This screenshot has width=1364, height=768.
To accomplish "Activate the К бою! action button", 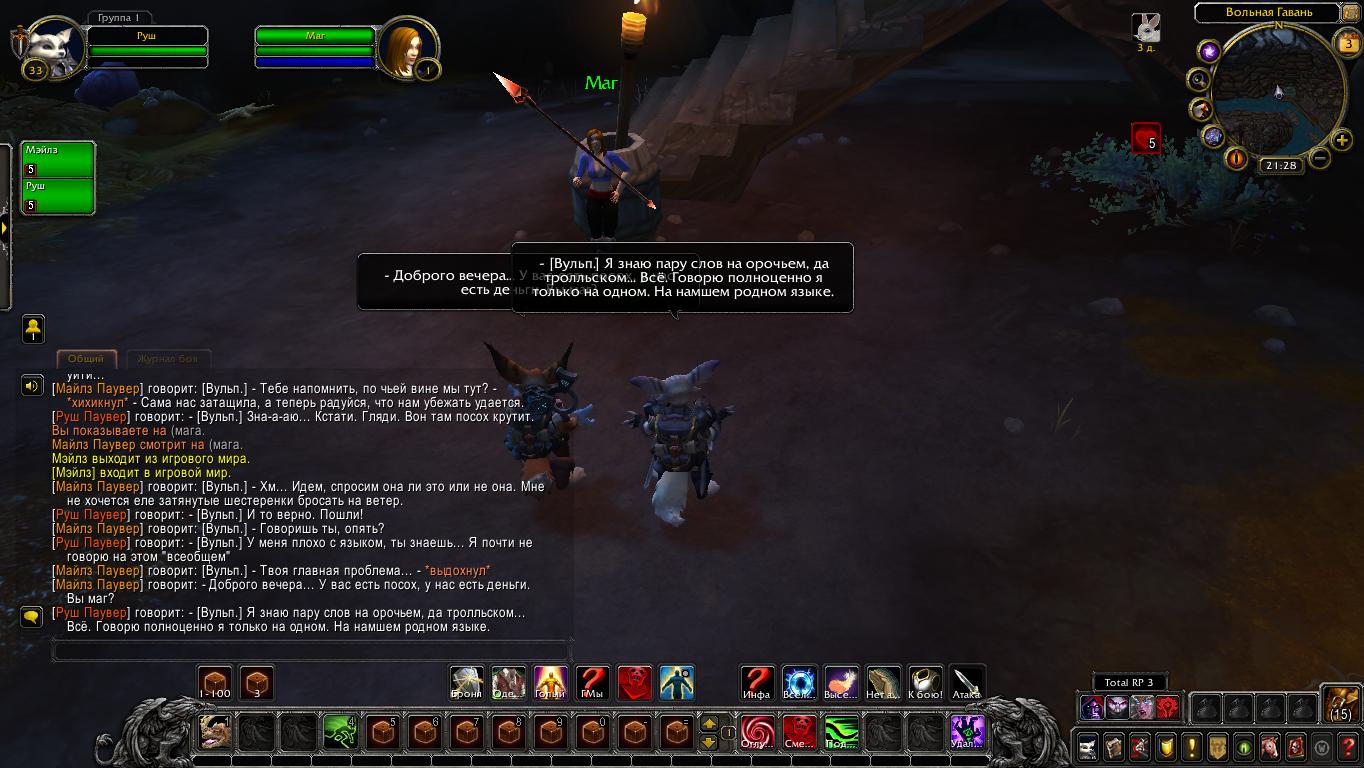I will 925,682.
